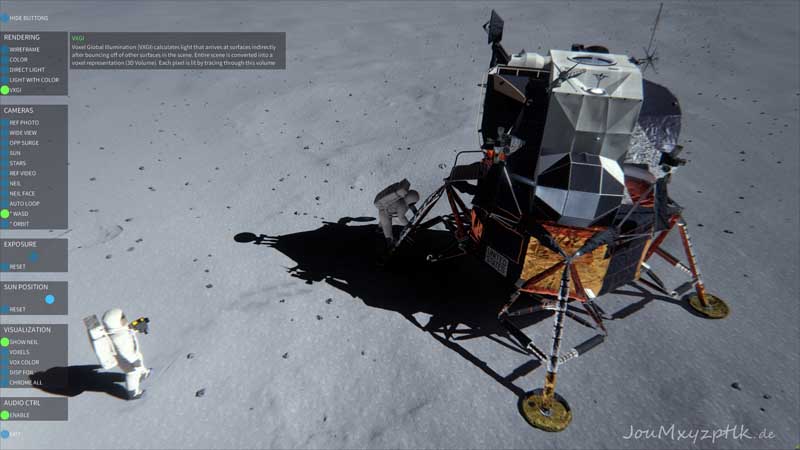Viewport: 800px width, 450px height.
Task: Choose Direct Light rendering
Action: [5, 69]
